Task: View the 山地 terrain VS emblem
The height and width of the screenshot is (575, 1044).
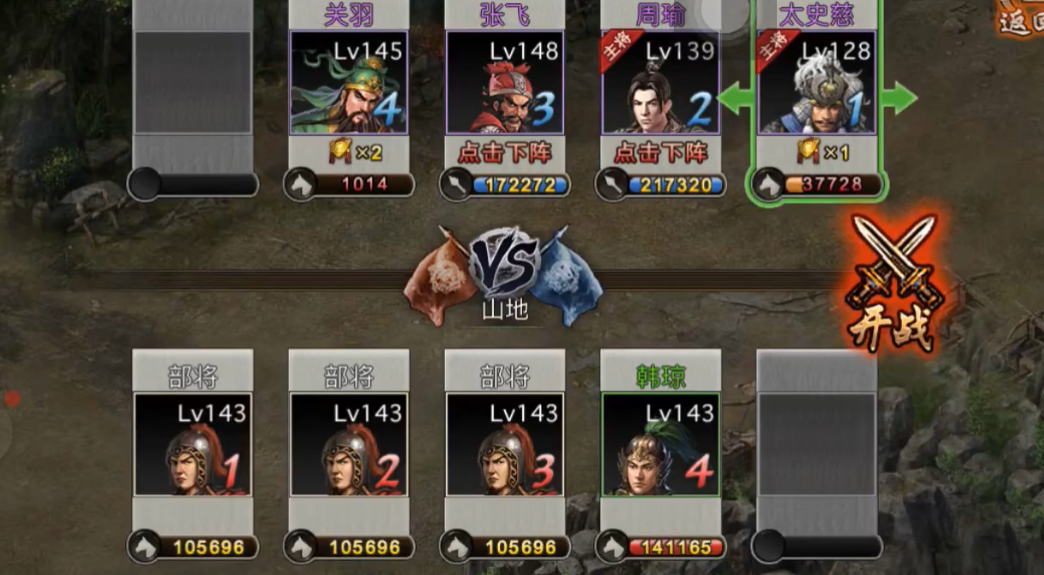Action: pyautogui.click(x=504, y=270)
